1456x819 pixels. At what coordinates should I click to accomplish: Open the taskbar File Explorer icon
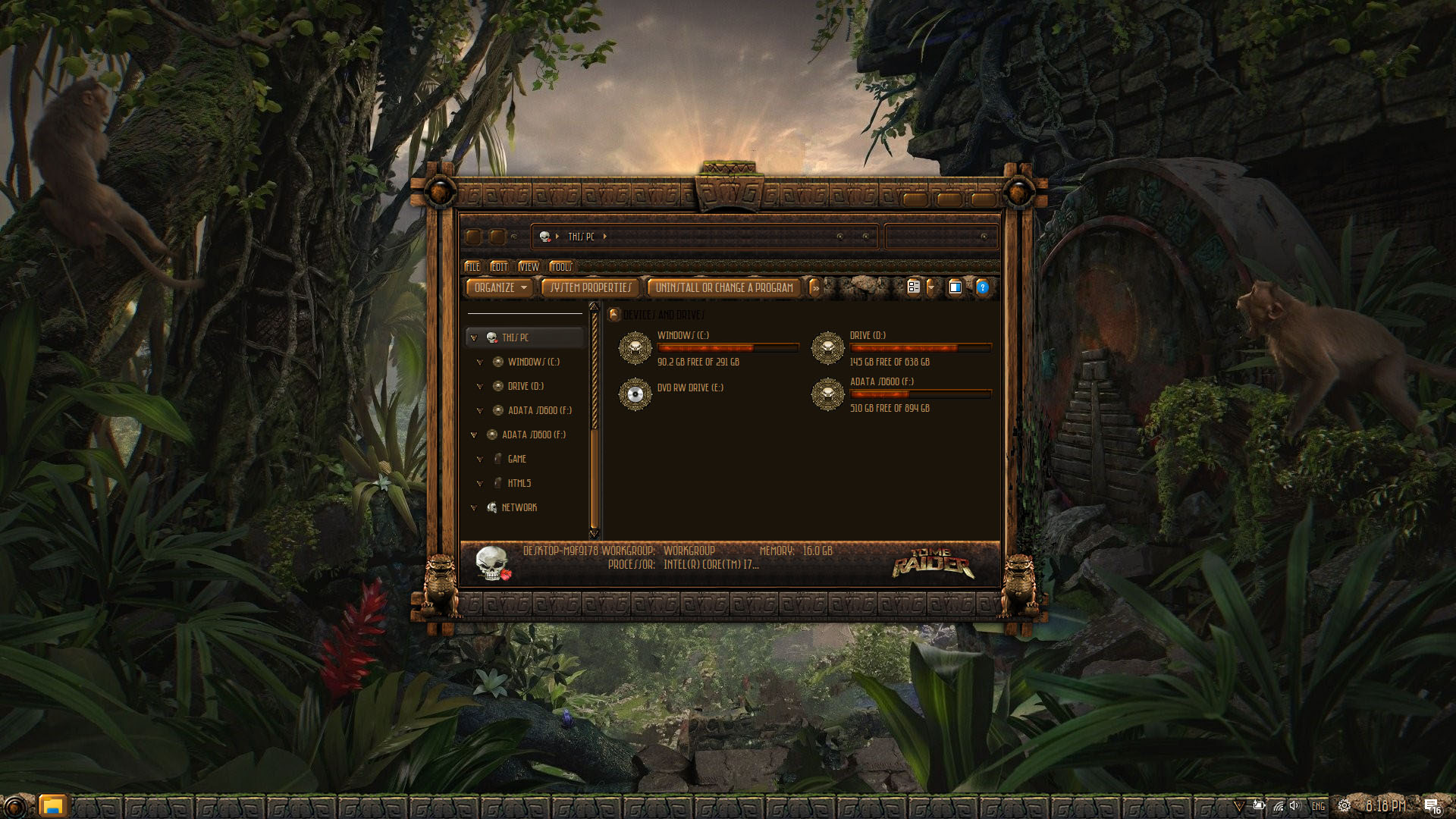coord(52,805)
